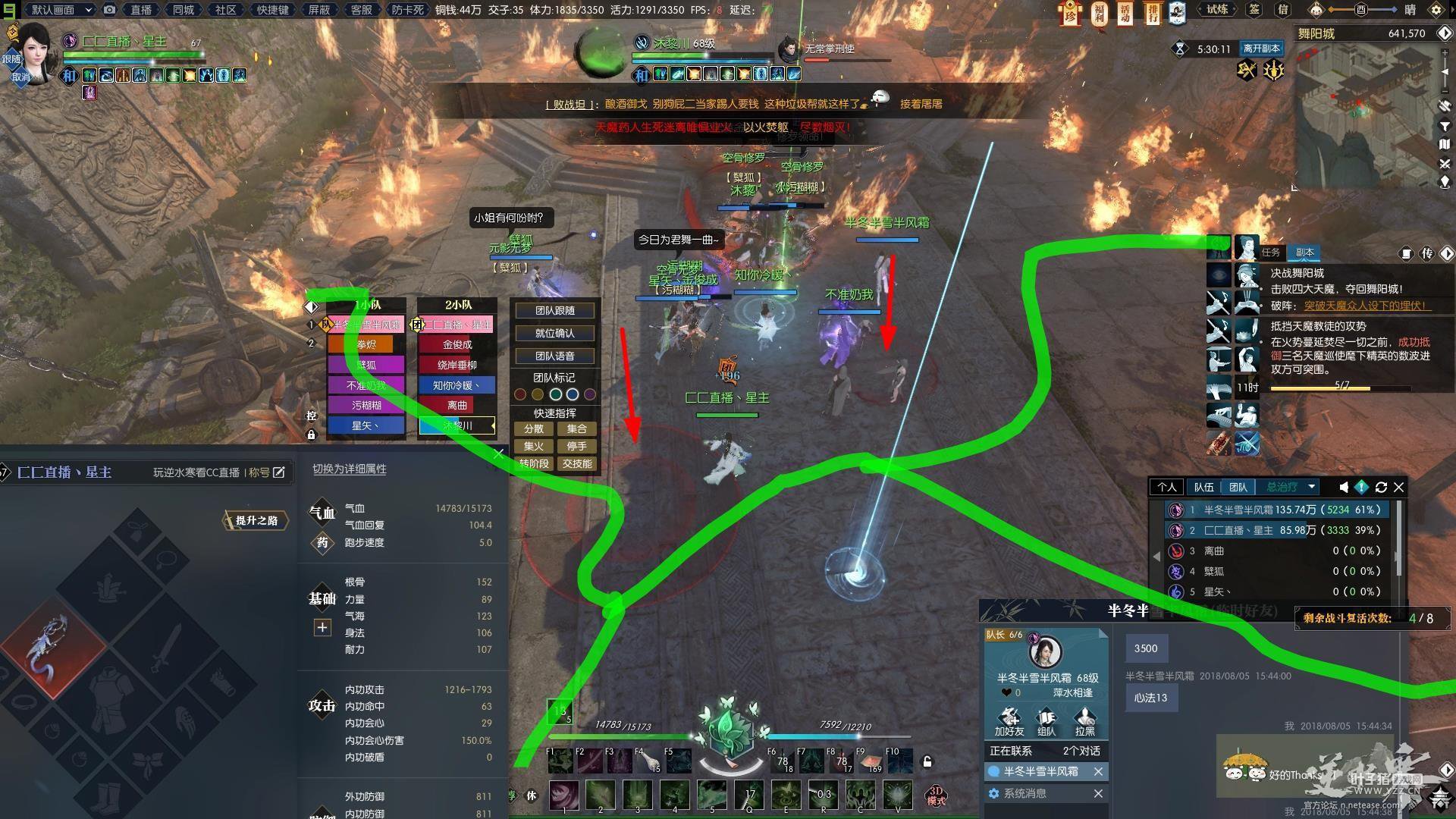The width and height of the screenshot is (1456, 819).
Task: Open the 快捷键 hotkeys menu
Action: point(273,10)
